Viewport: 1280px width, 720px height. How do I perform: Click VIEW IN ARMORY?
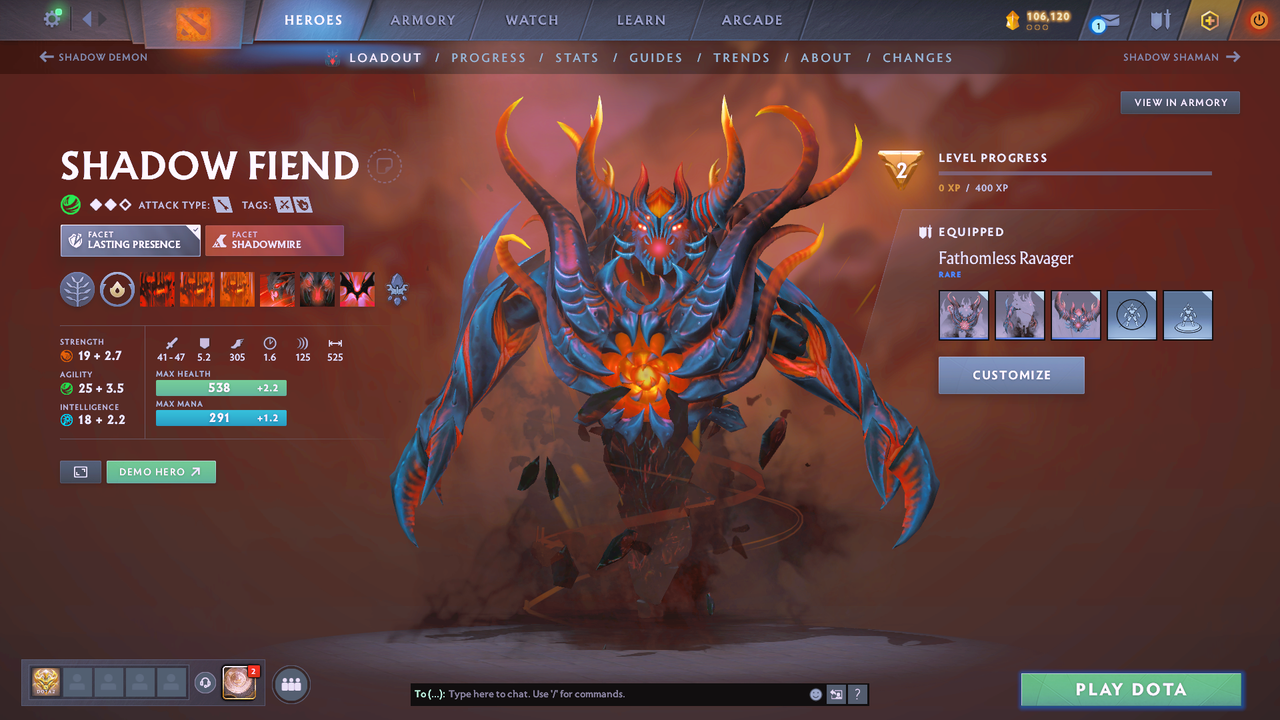click(x=1180, y=102)
